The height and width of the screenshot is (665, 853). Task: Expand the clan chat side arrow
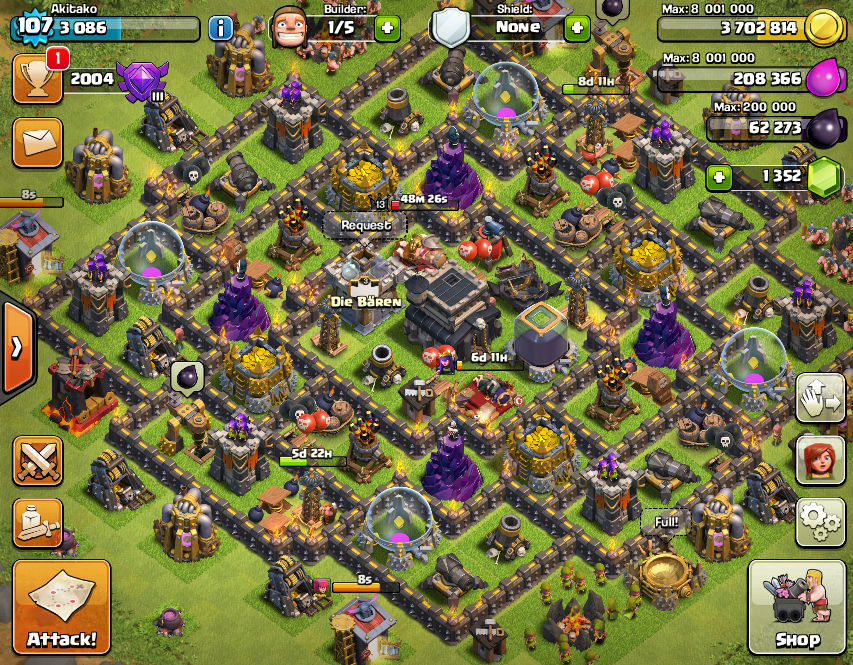tap(17, 347)
